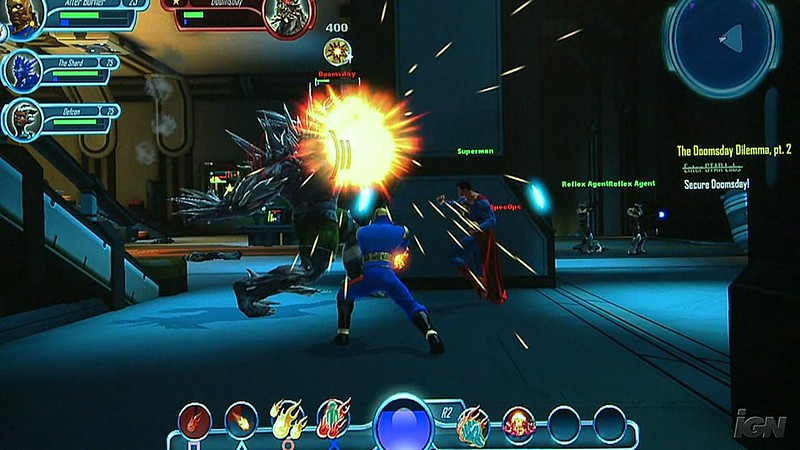Select party member The Shard

pyautogui.click(x=22, y=70)
